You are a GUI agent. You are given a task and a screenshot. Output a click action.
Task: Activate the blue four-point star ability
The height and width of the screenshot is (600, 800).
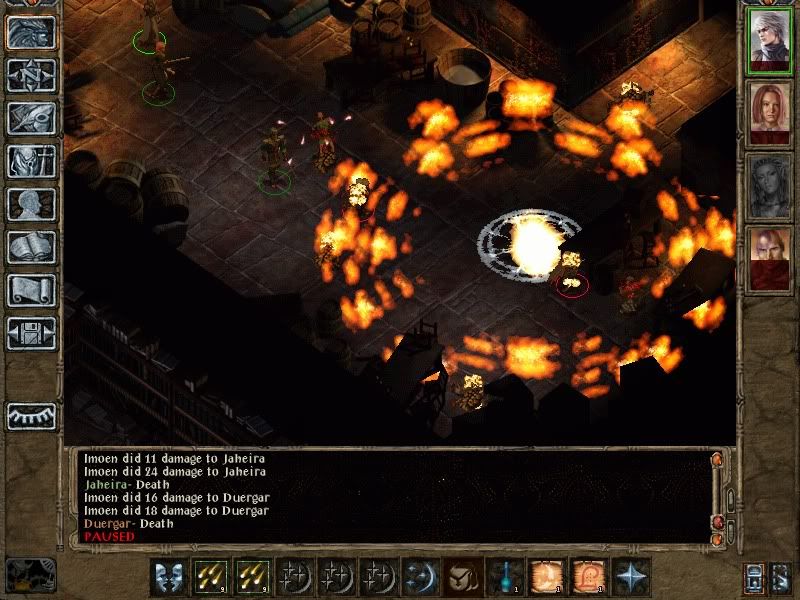tap(630, 577)
